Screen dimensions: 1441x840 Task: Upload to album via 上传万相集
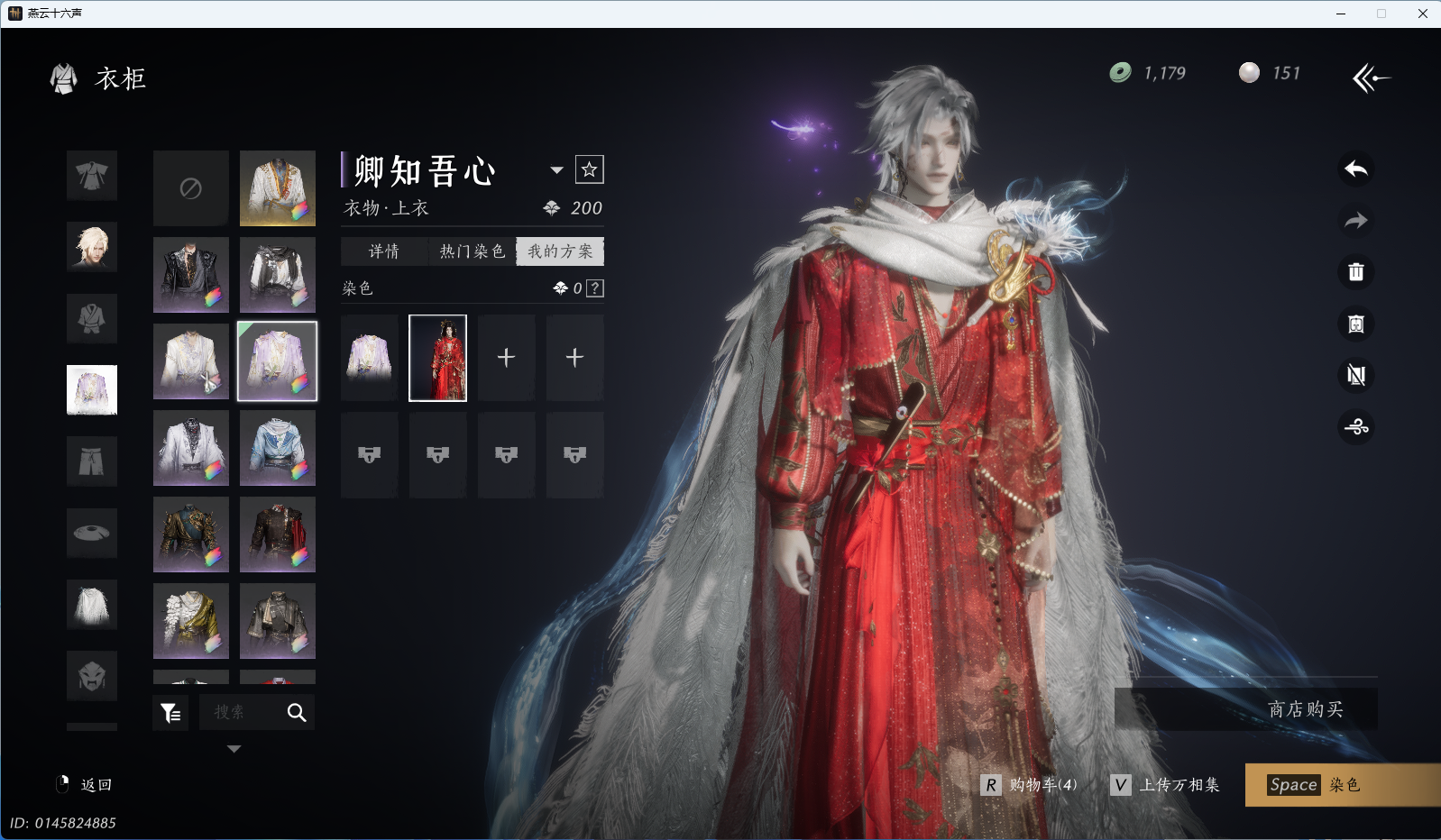(x=1165, y=785)
